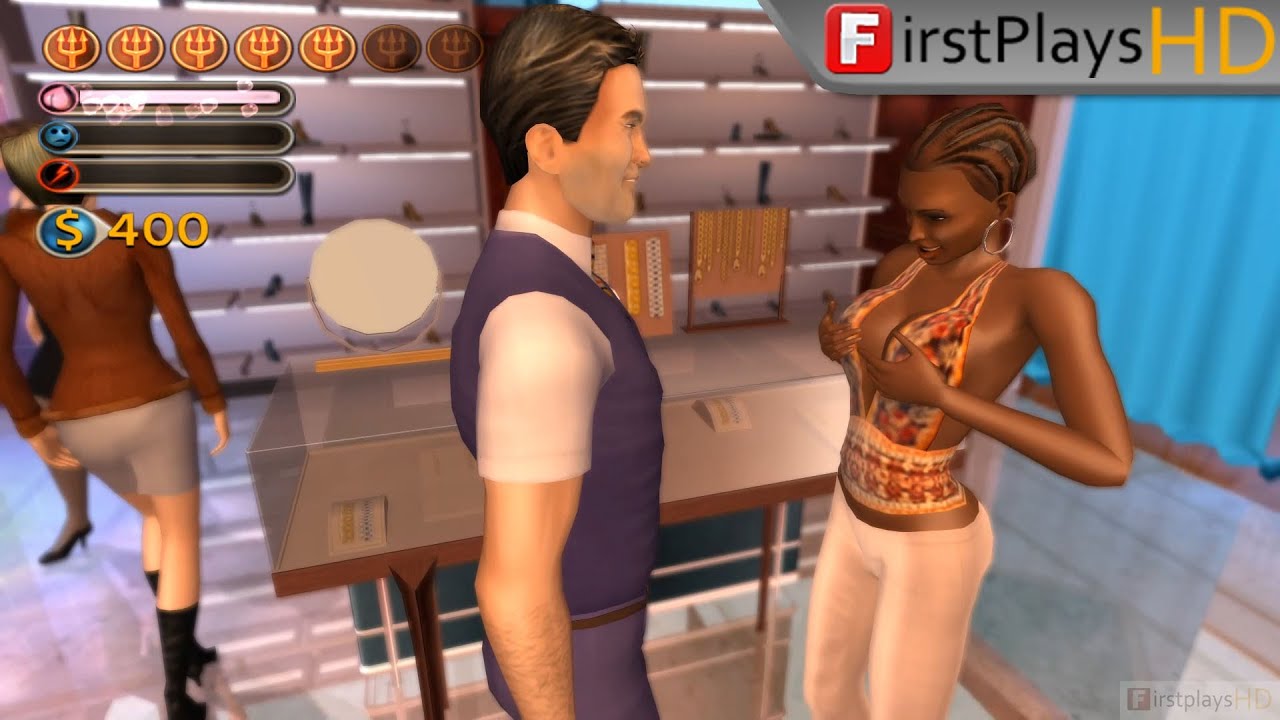Image resolution: width=1280 pixels, height=720 pixels.
Task: Click the pink heart-shaped desire icon
Action: tap(58, 99)
